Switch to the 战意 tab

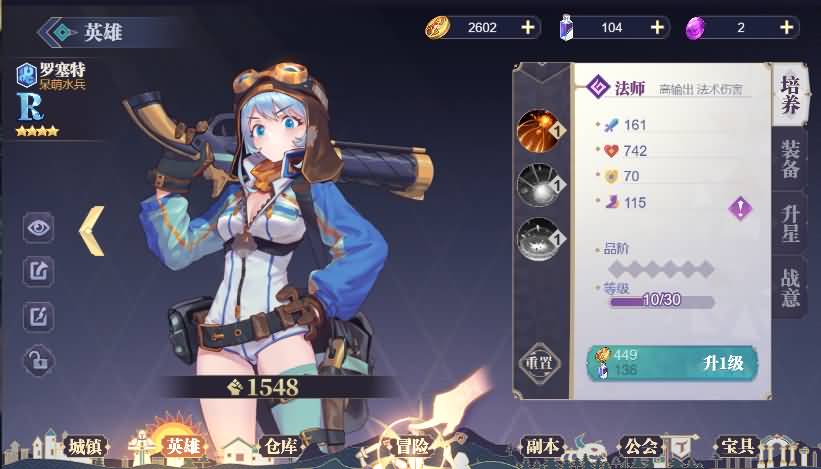790,285
